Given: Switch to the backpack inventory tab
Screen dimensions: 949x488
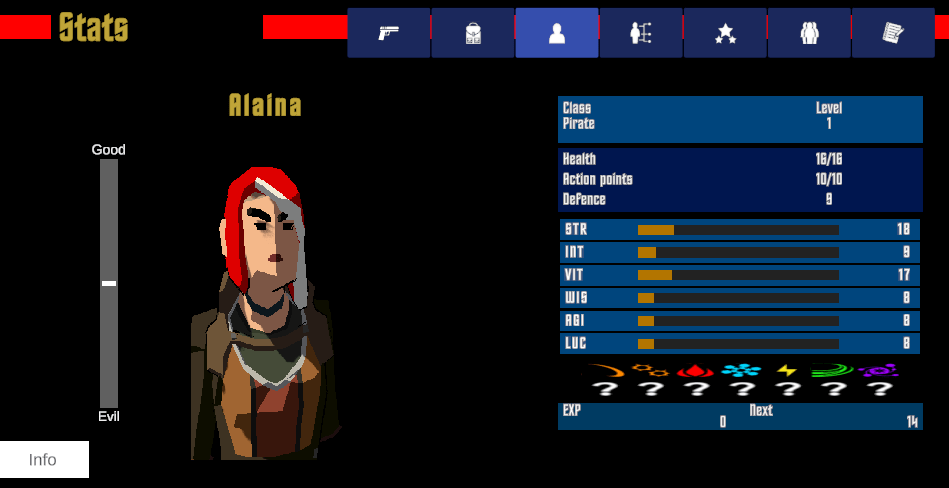Looking at the screenshot, I should click(x=473, y=33).
